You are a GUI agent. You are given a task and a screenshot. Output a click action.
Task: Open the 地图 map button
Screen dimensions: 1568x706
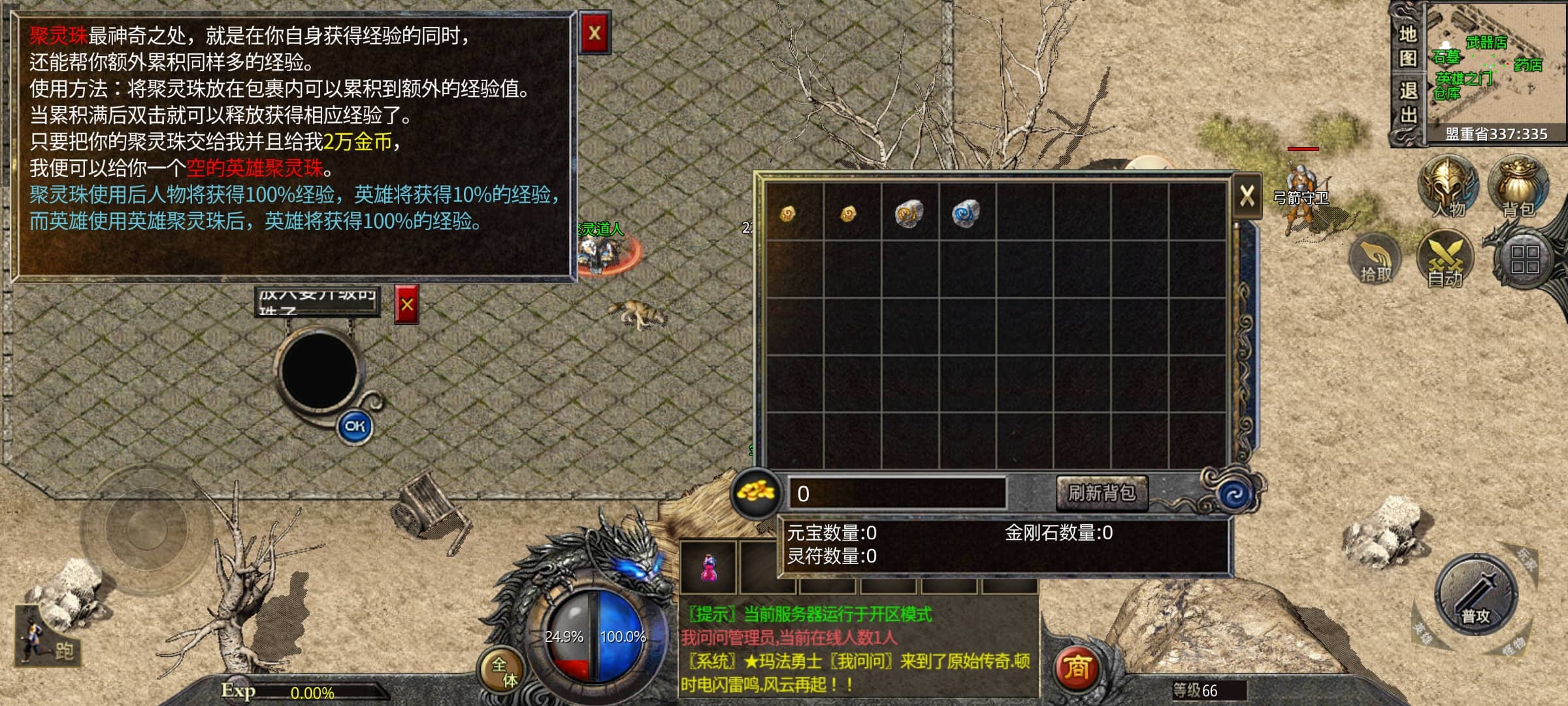pos(1408,46)
